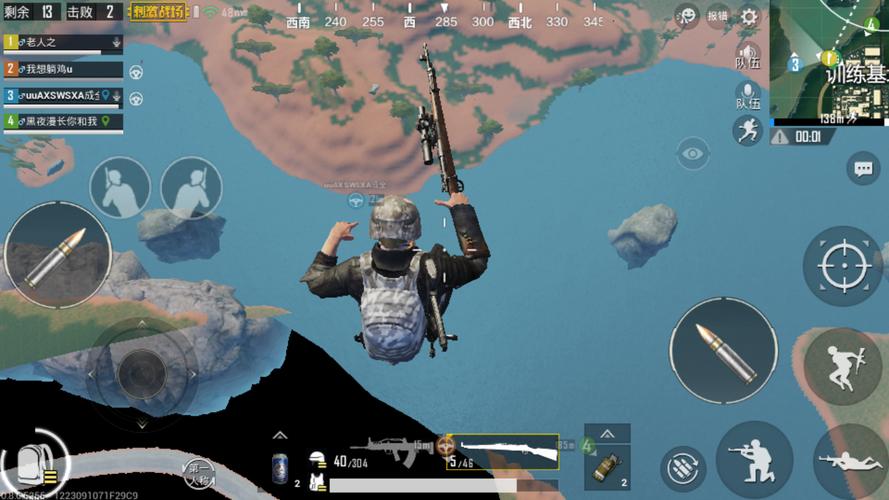The image size is (889, 500).
Task: Activate the auto-sprint running icon
Action: coord(746,130)
